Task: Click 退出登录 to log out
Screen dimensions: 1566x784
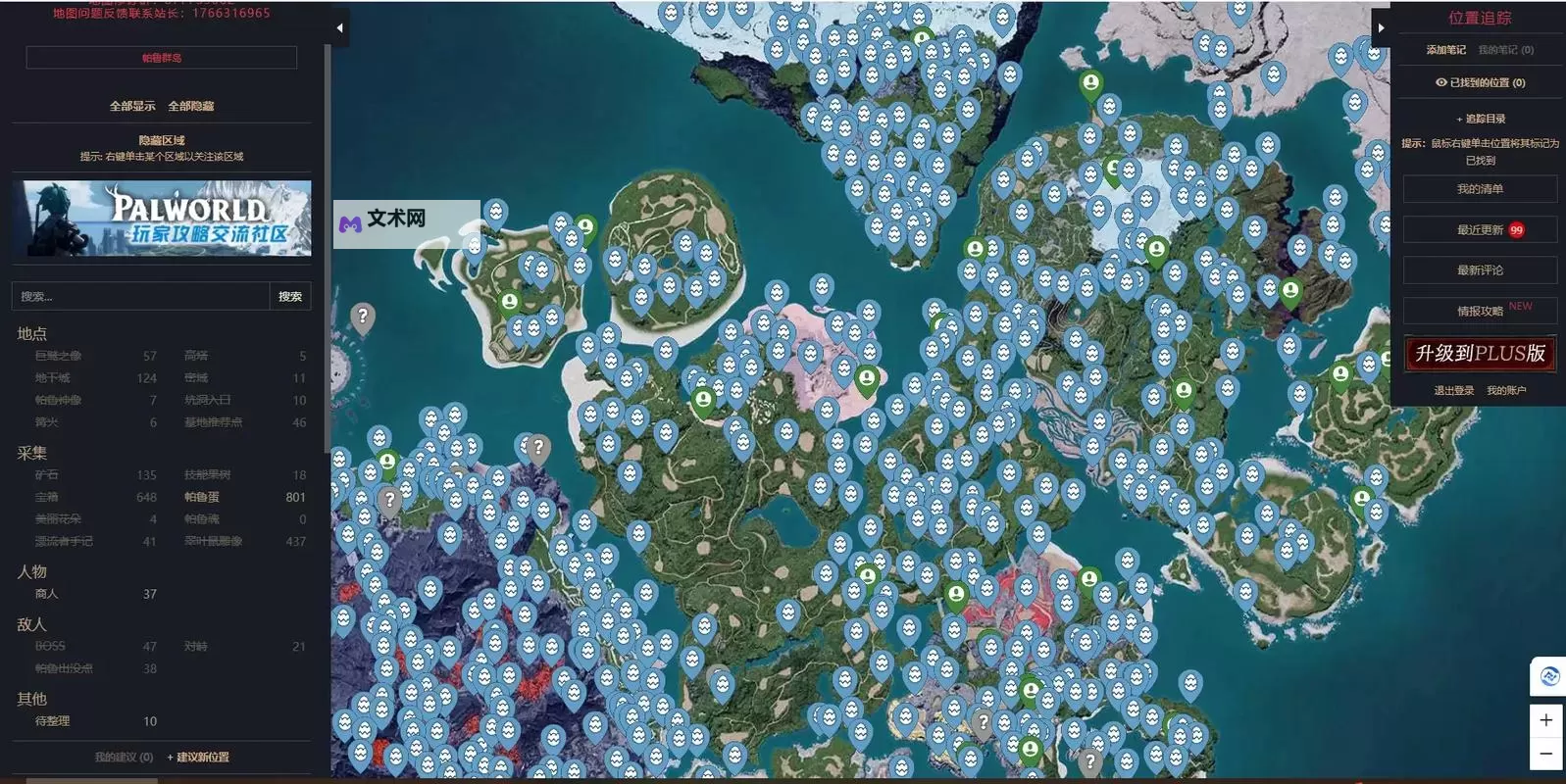Action: coord(1453,390)
